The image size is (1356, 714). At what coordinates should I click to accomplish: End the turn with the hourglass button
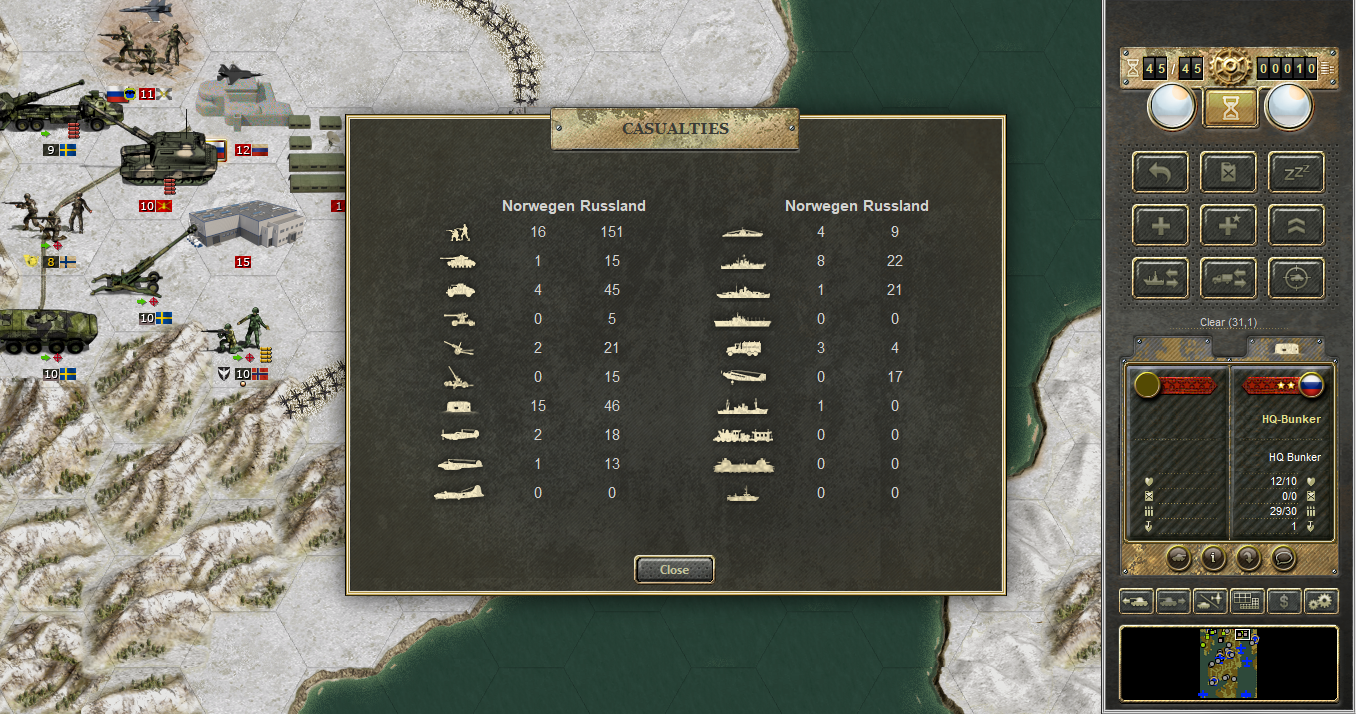coord(1231,108)
